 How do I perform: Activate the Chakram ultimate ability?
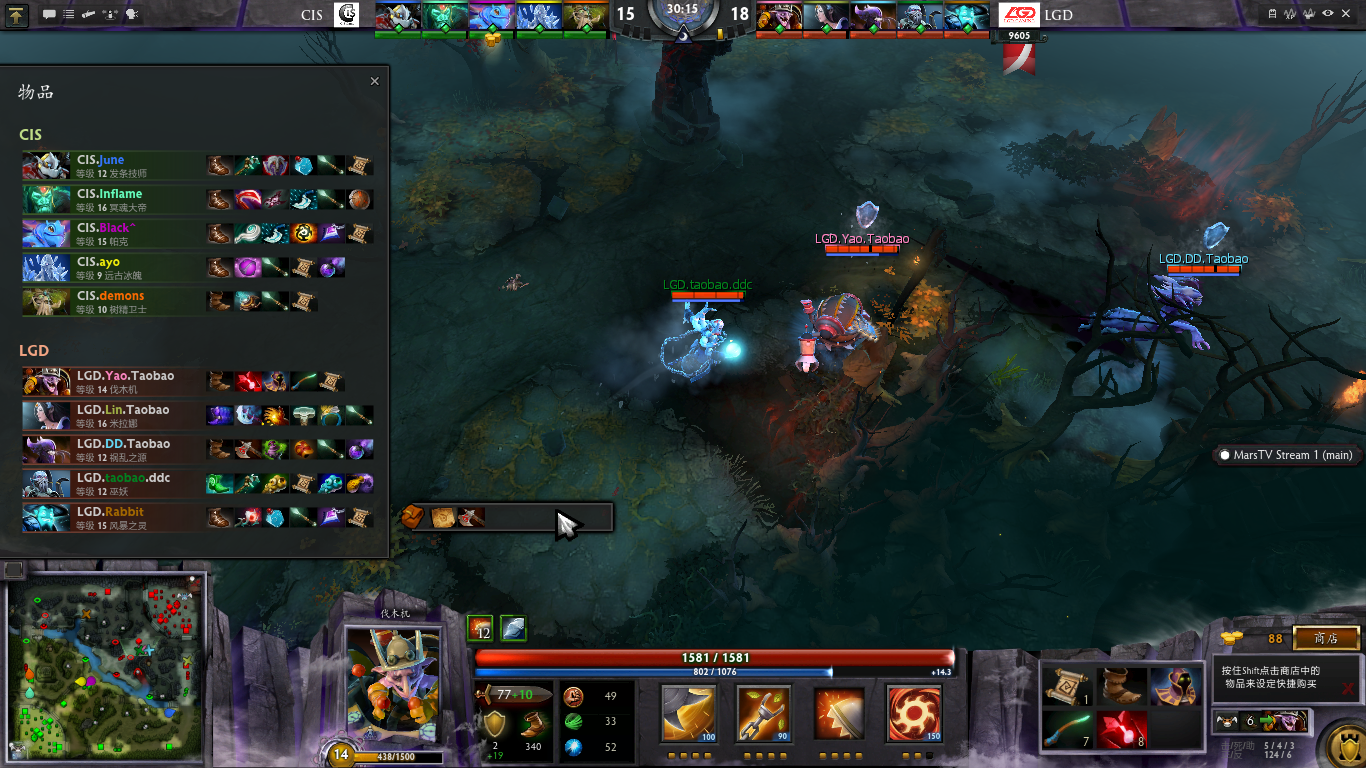[x=914, y=713]
